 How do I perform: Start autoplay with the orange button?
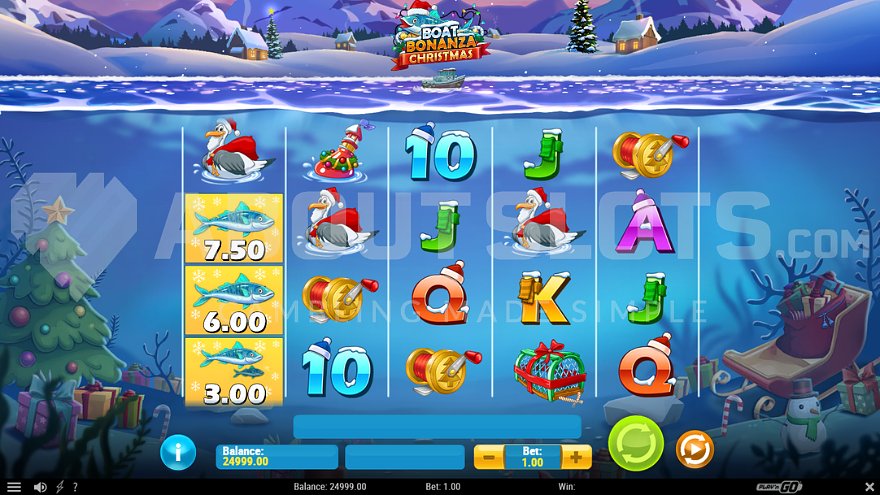point(694,450)
